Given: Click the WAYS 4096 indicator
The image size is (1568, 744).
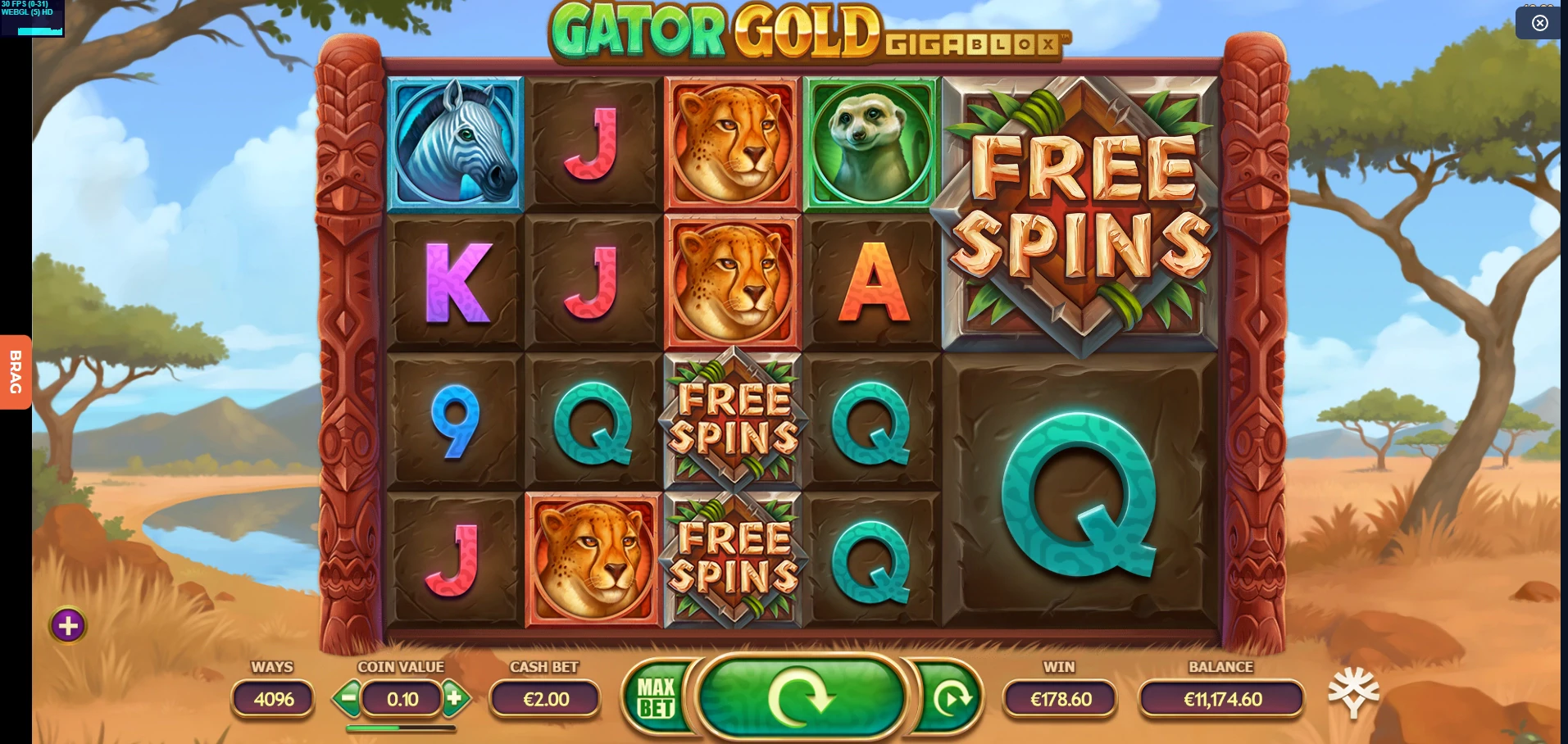Looking at the screenshot, I should (x=272, y=699).
